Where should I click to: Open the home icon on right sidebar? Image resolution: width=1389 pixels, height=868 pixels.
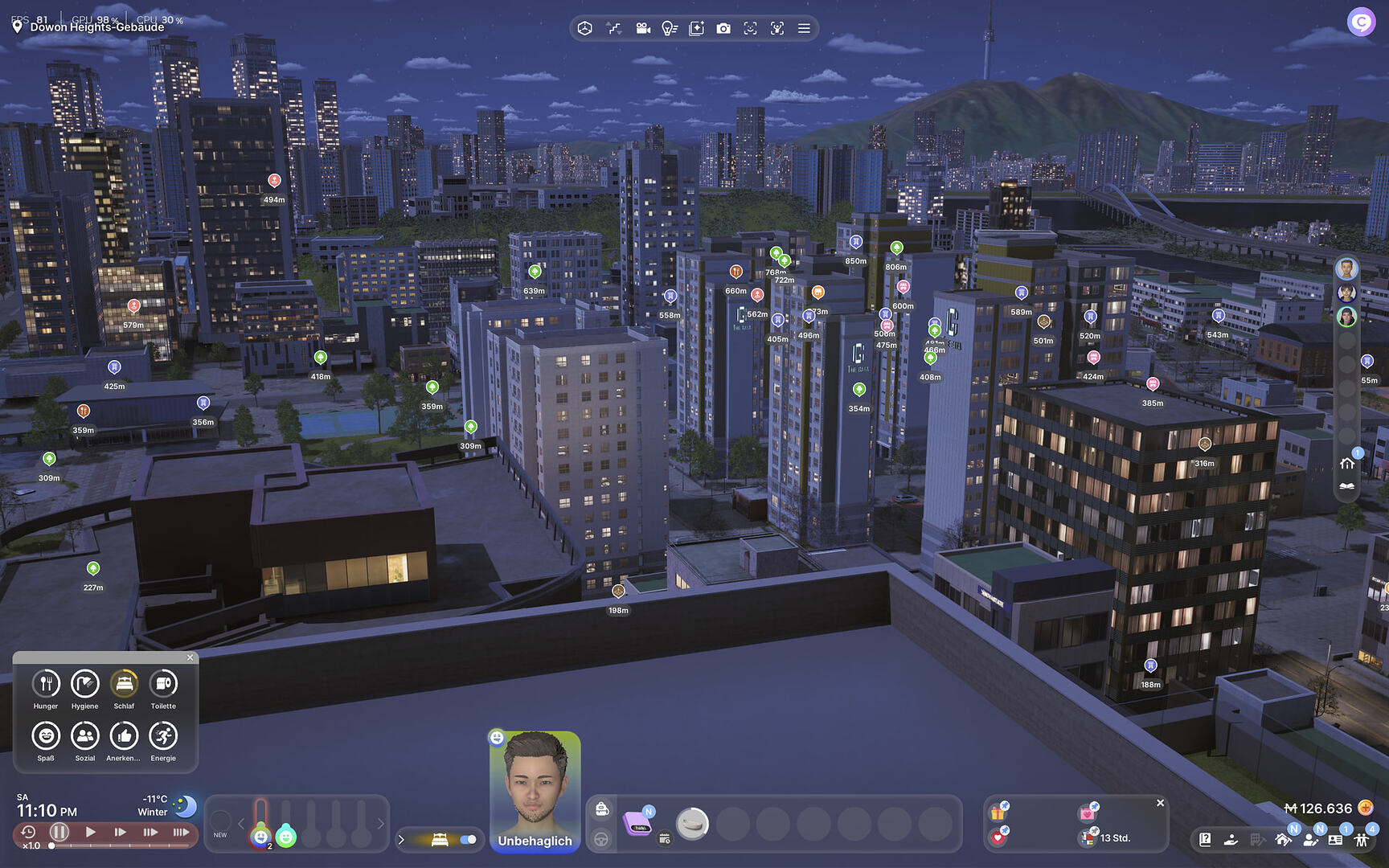tap(1347, 464)
